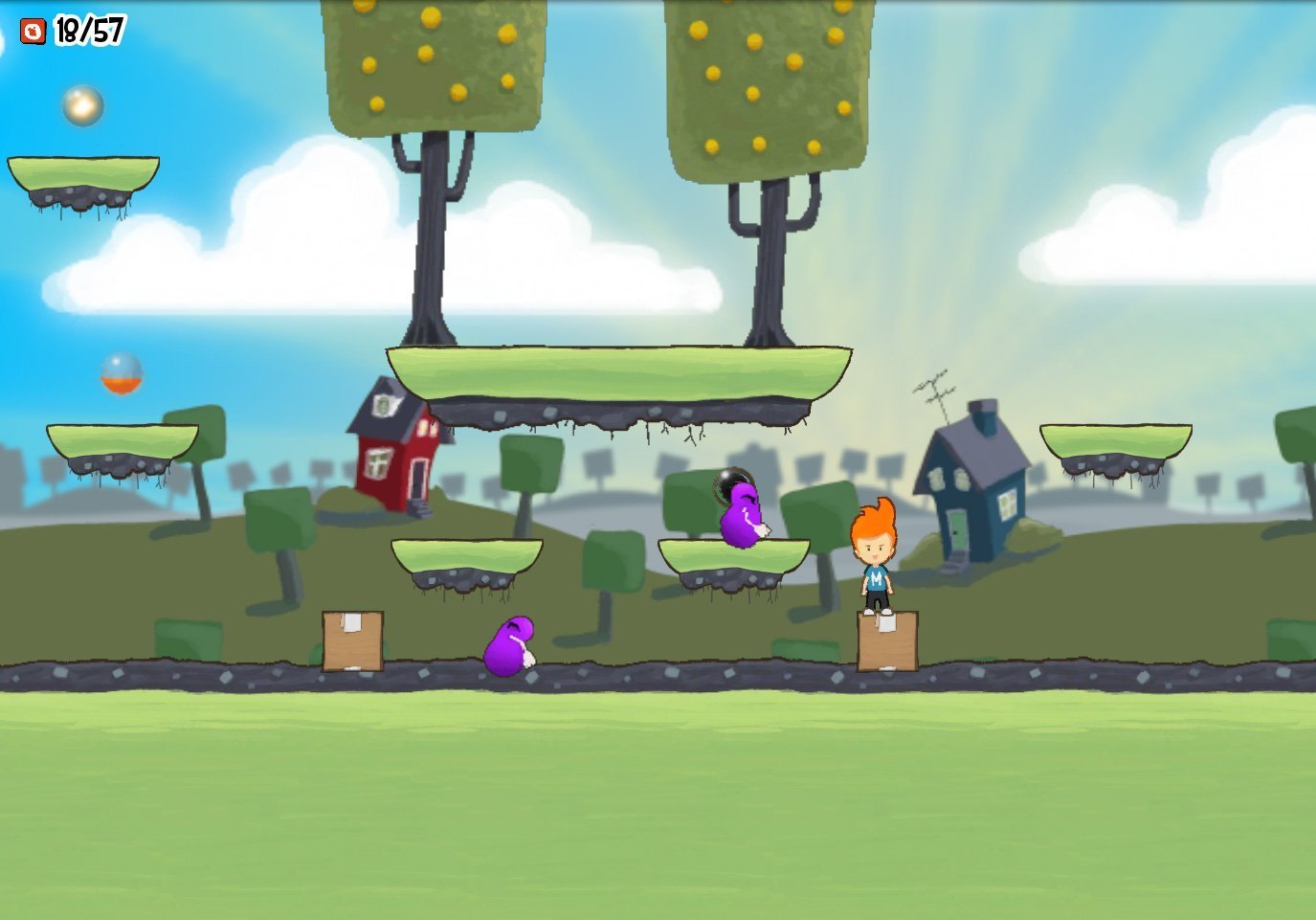Click the window of the red house
The height and width of the screenshot is (920, 1316).
pos(377,465)
